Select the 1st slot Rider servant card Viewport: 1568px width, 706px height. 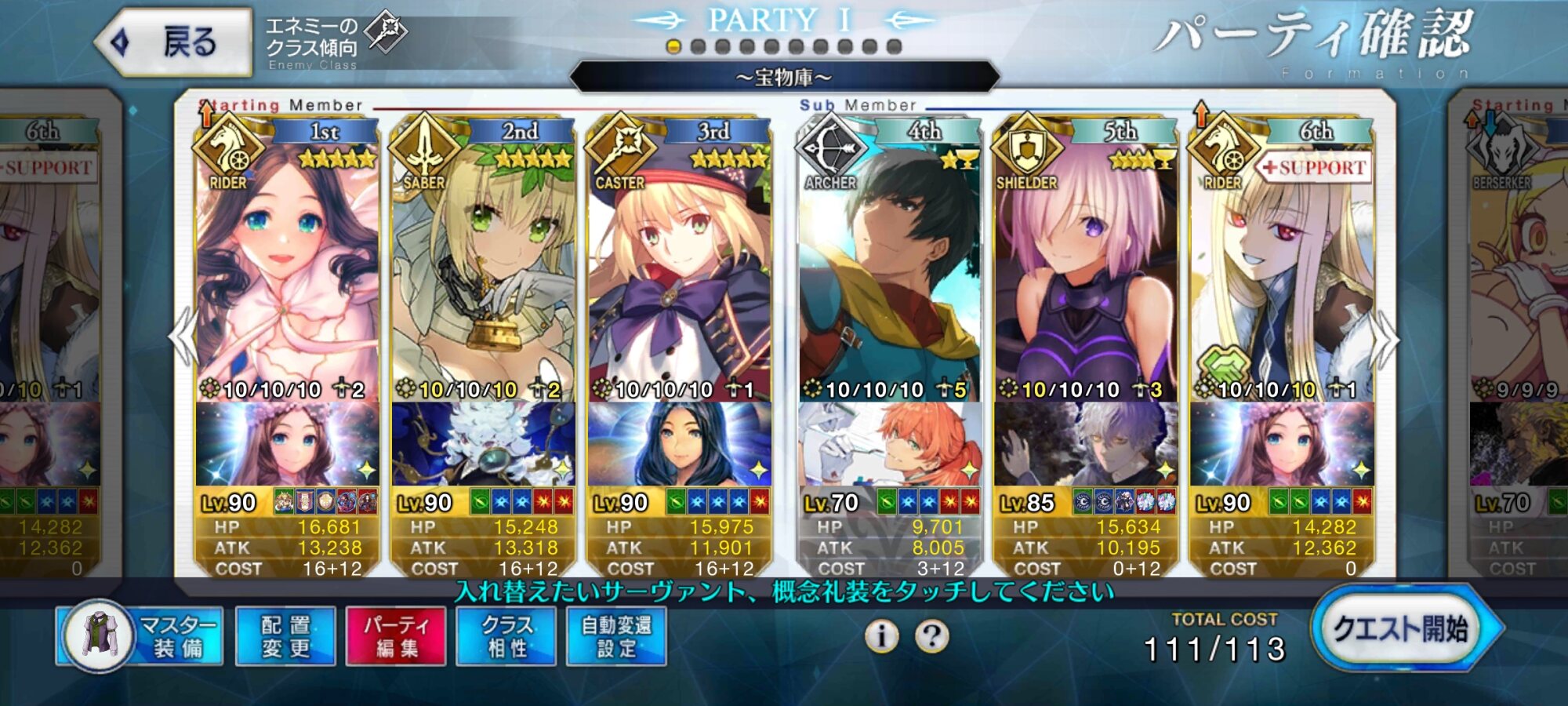coord(287,275)
